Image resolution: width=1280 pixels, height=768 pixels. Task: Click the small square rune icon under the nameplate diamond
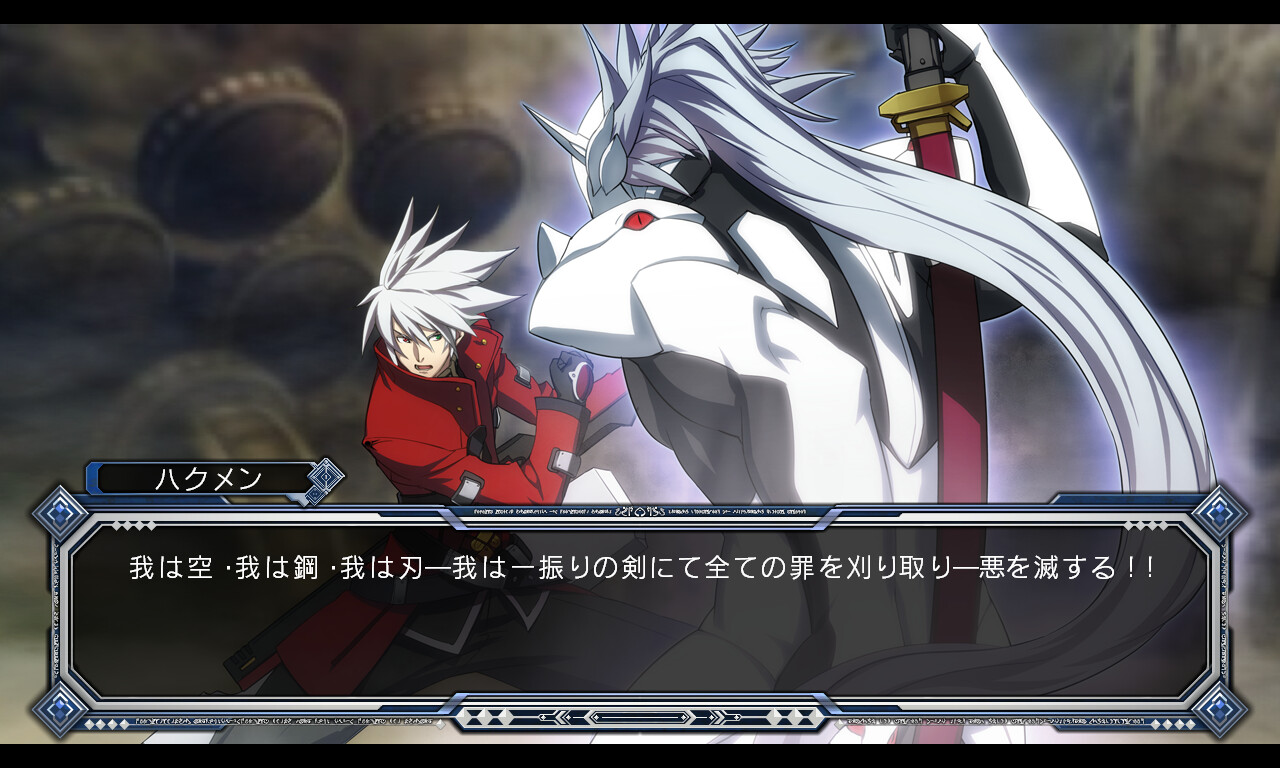pyautogui.click(x=314, y=494)
